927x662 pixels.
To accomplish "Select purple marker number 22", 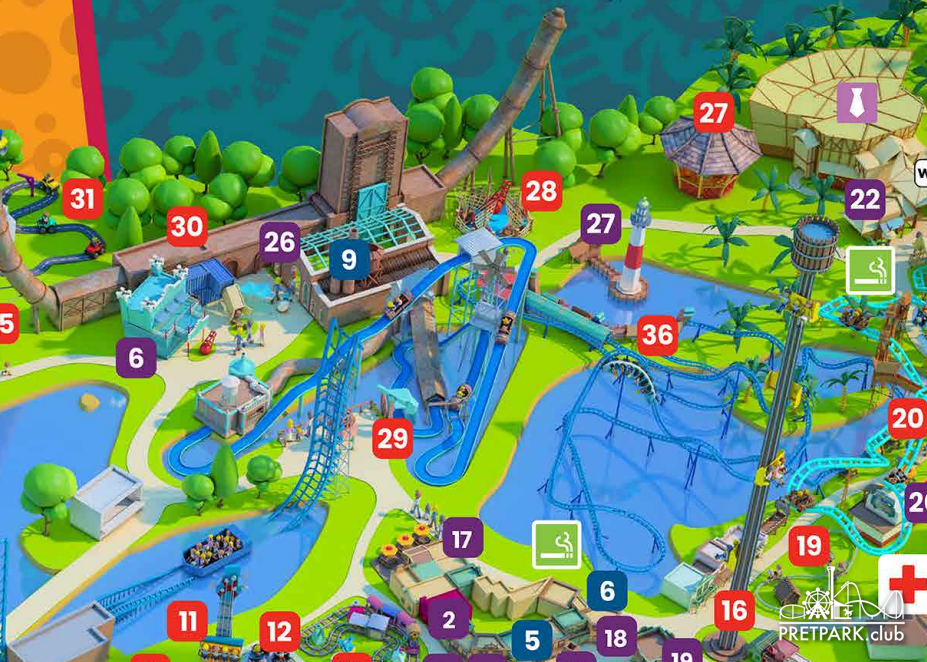I will (x=865, y=201).
